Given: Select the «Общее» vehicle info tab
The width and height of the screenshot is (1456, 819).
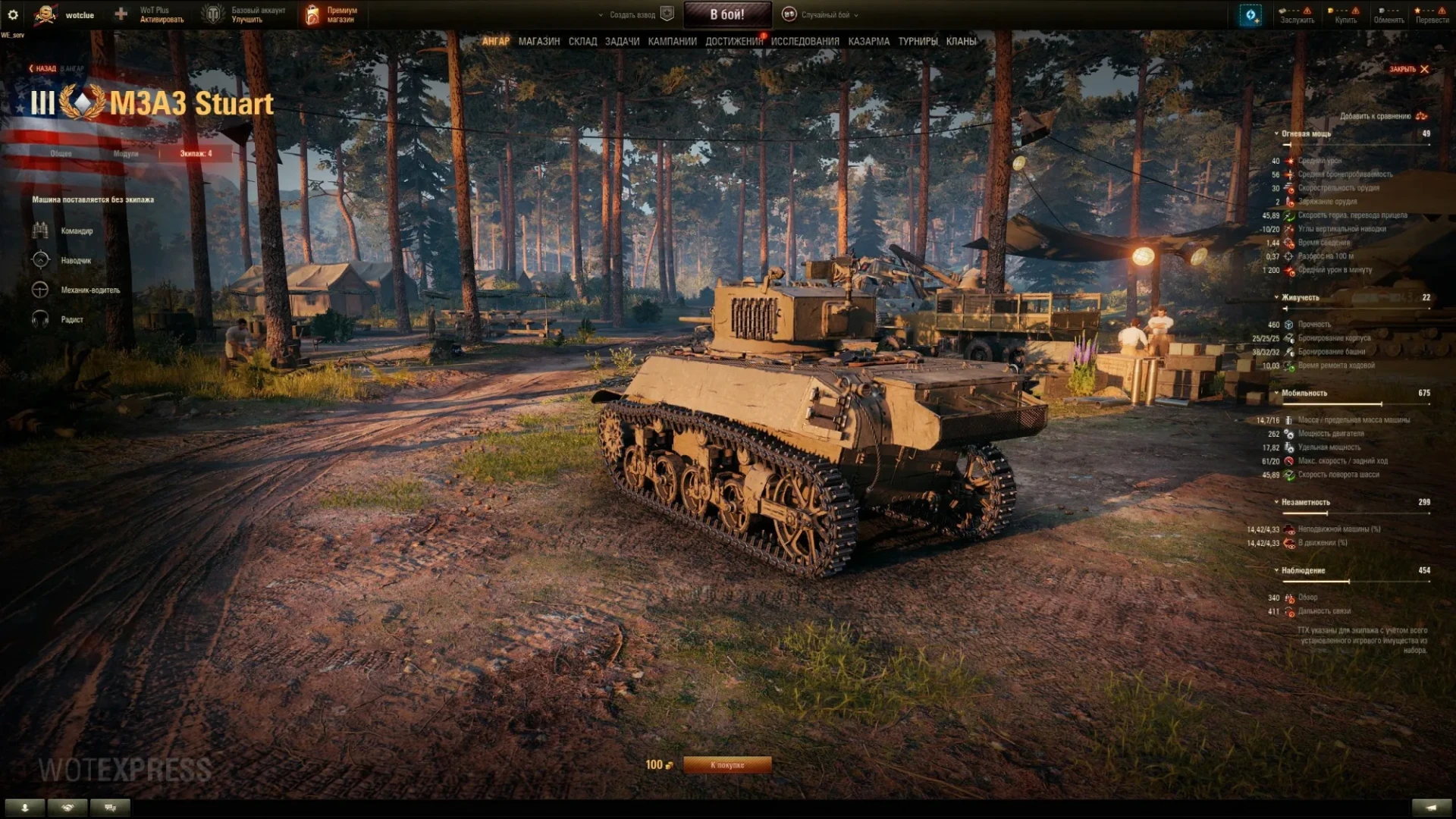Looking at the screenshot, I should click(x=61, y=154).
